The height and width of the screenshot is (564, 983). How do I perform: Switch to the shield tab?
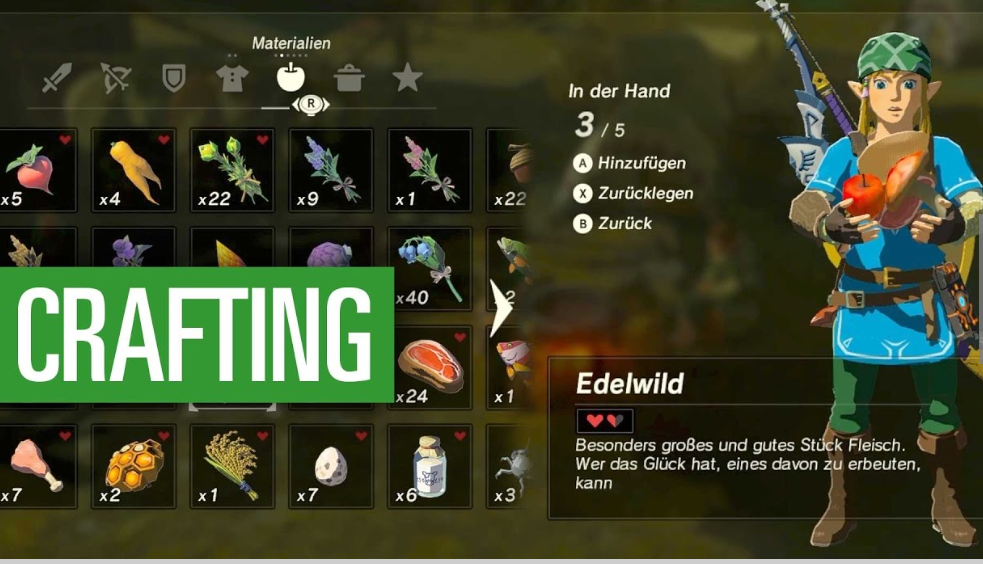point(174,77)
